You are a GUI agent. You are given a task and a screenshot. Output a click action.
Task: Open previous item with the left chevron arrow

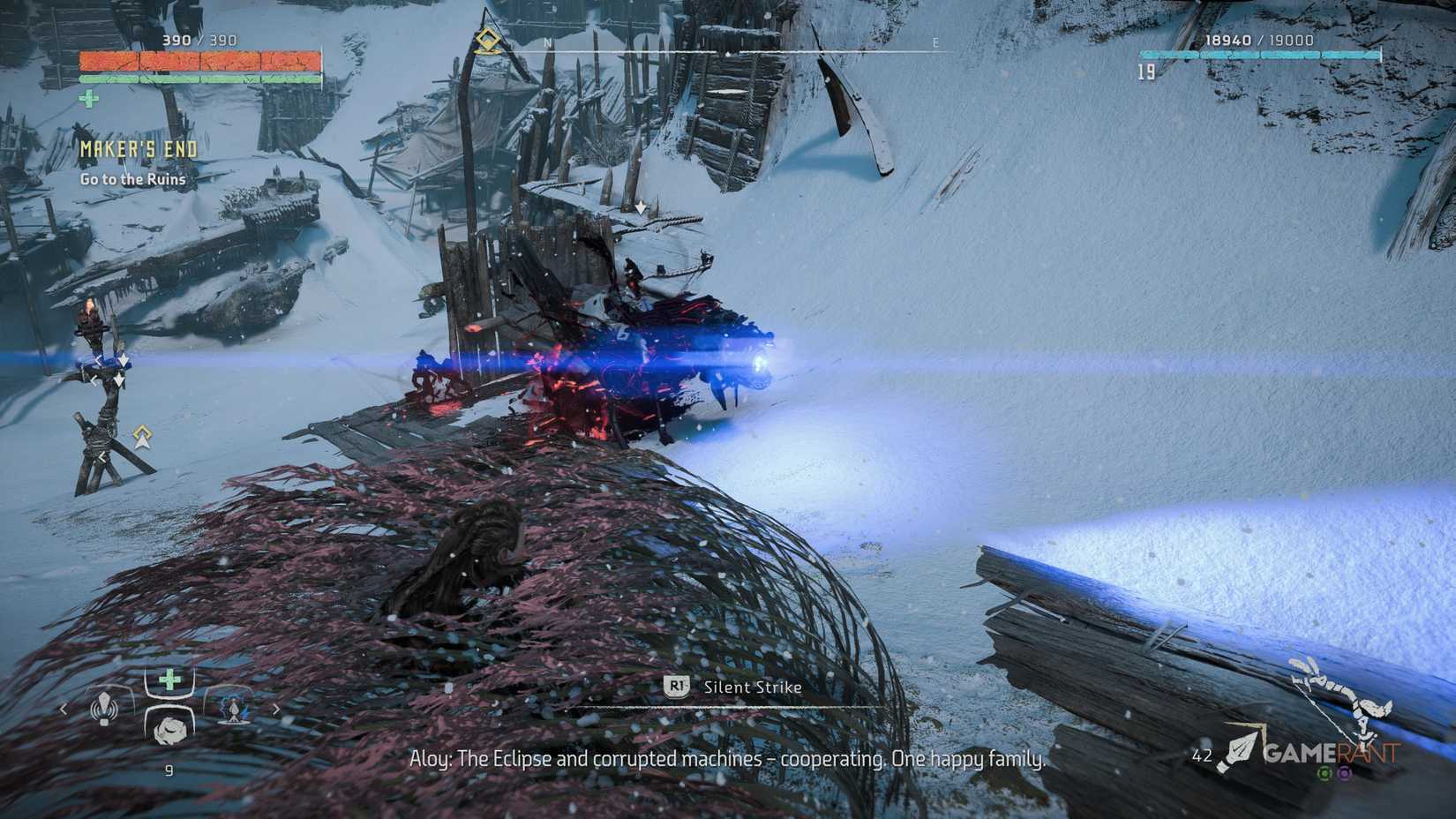pyautogui.click(x=63, y=709)
